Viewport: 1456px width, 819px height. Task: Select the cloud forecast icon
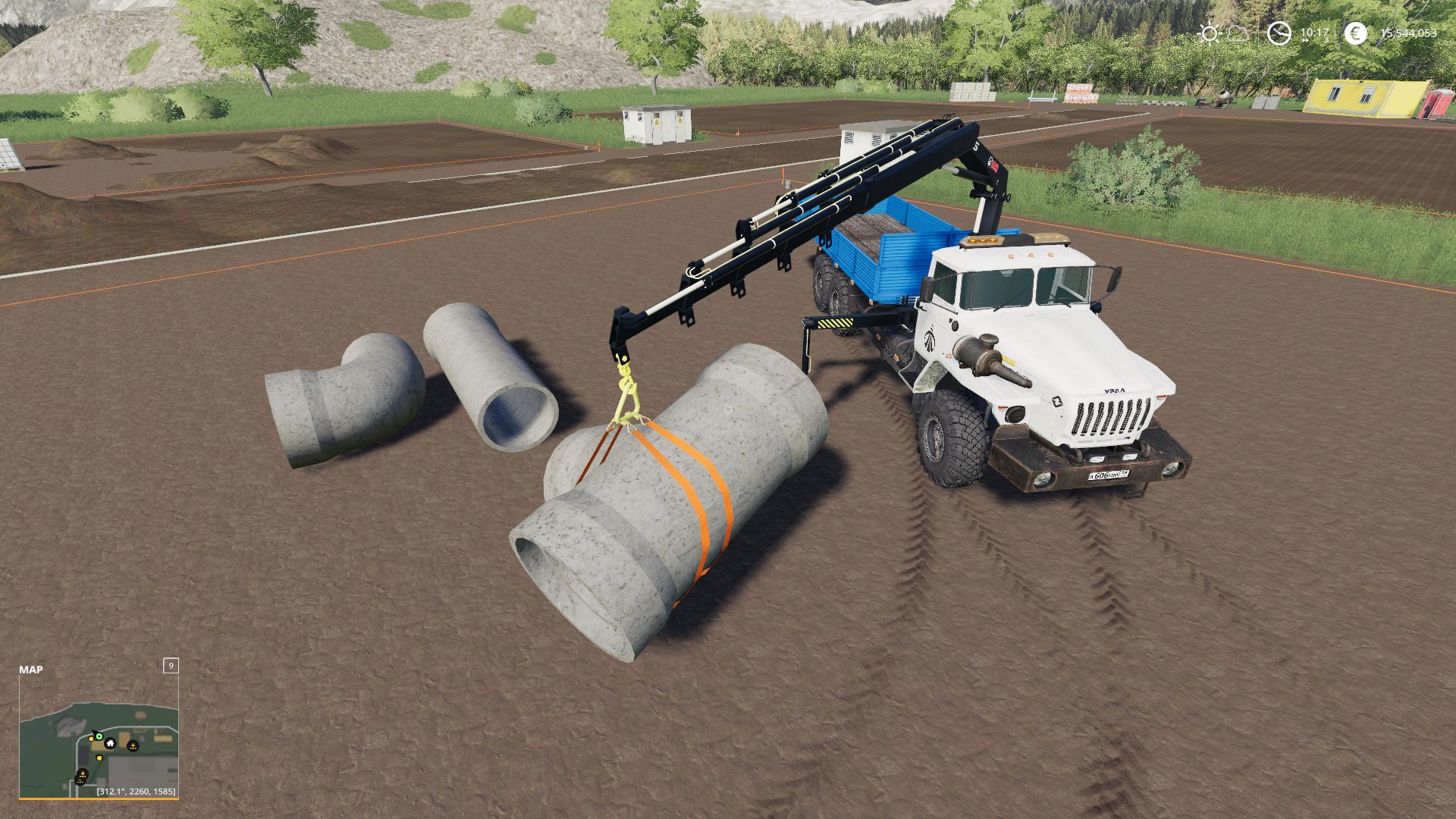[1238, 33]
